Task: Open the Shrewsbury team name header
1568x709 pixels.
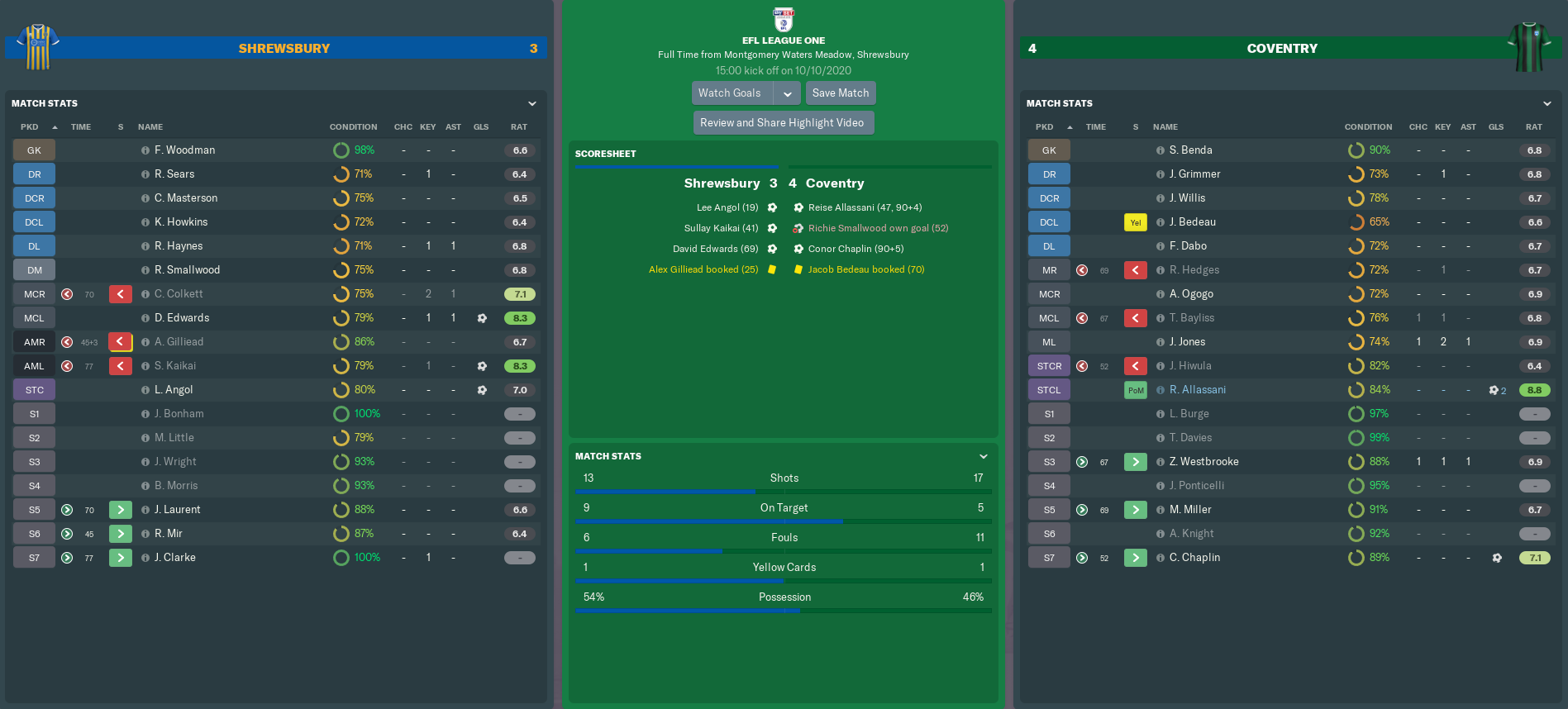Action: pyautogui.click(x=284, y=49)
